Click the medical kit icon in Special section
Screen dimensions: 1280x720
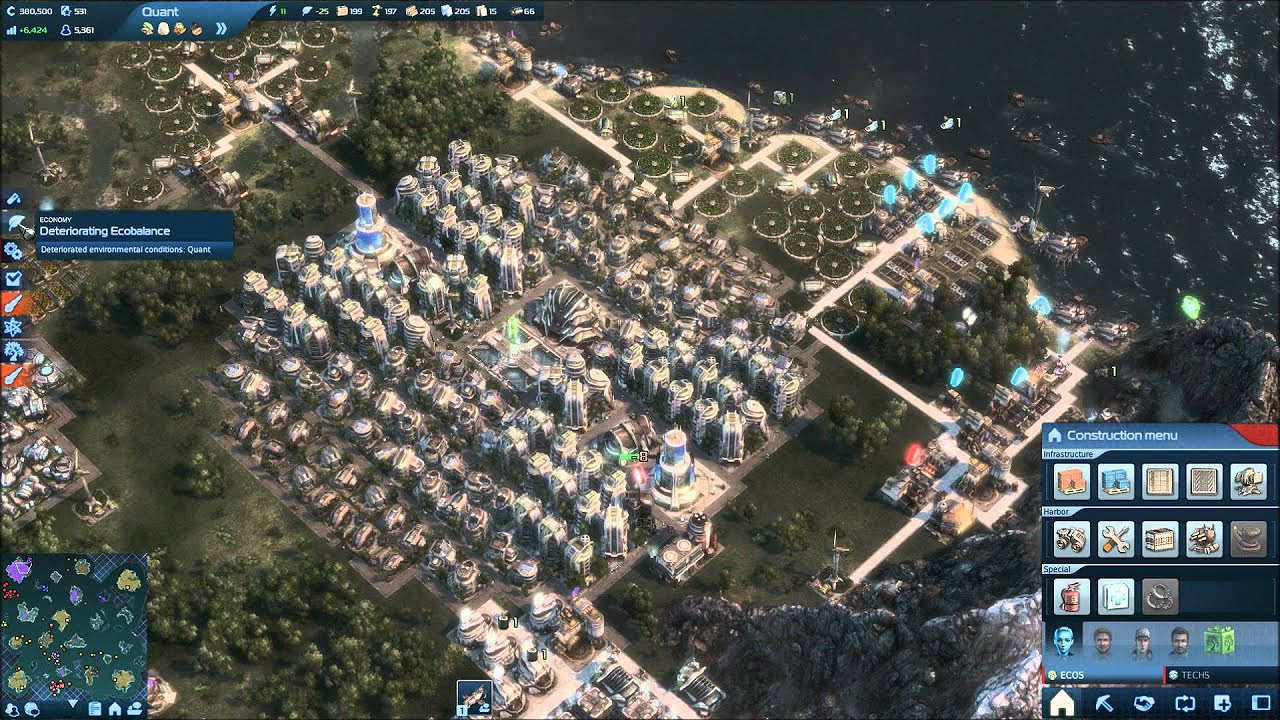[1117, 595]
